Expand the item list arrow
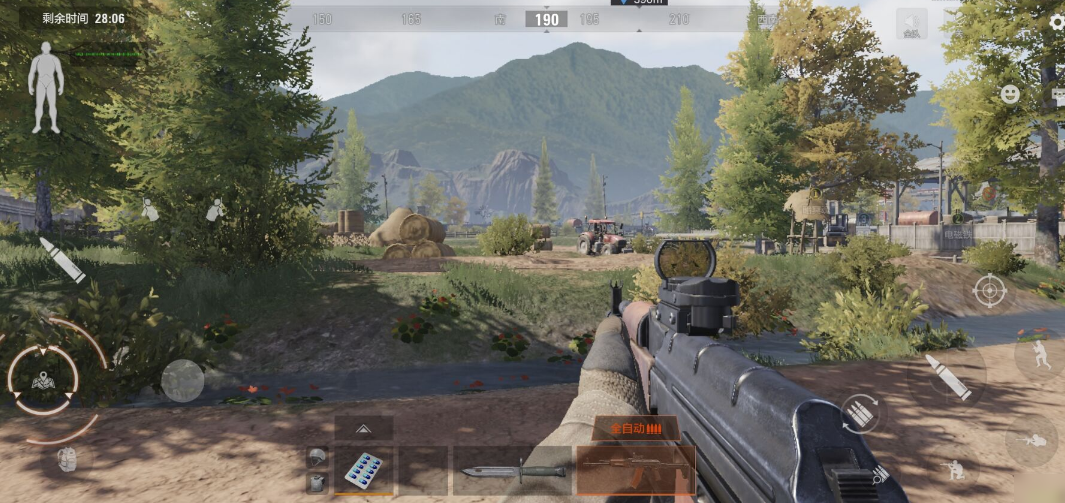This screenshot has height=503, width=1065. pyautogui.click(x=363, y=428)
